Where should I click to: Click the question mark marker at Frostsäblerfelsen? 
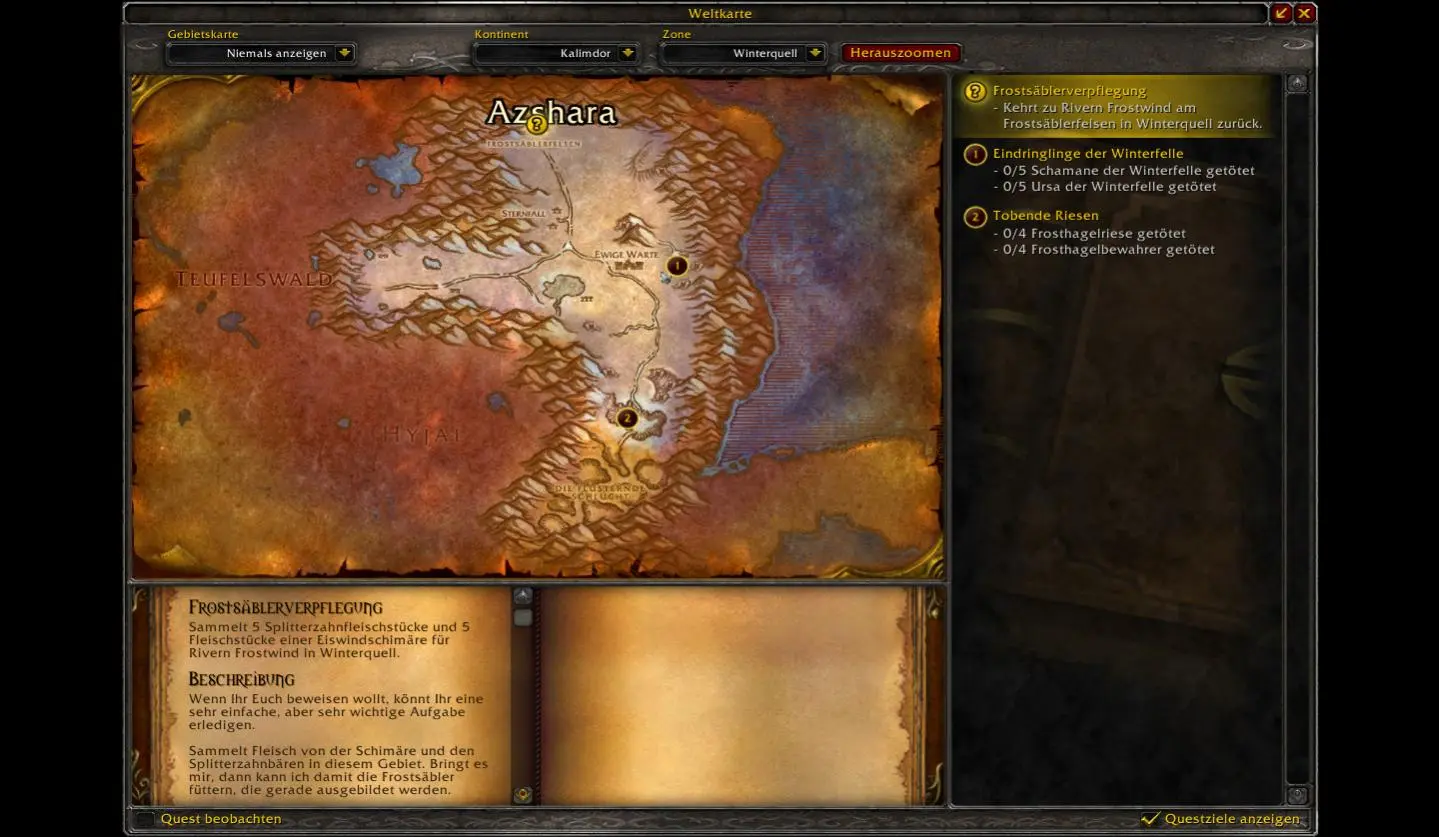(537, 125)
